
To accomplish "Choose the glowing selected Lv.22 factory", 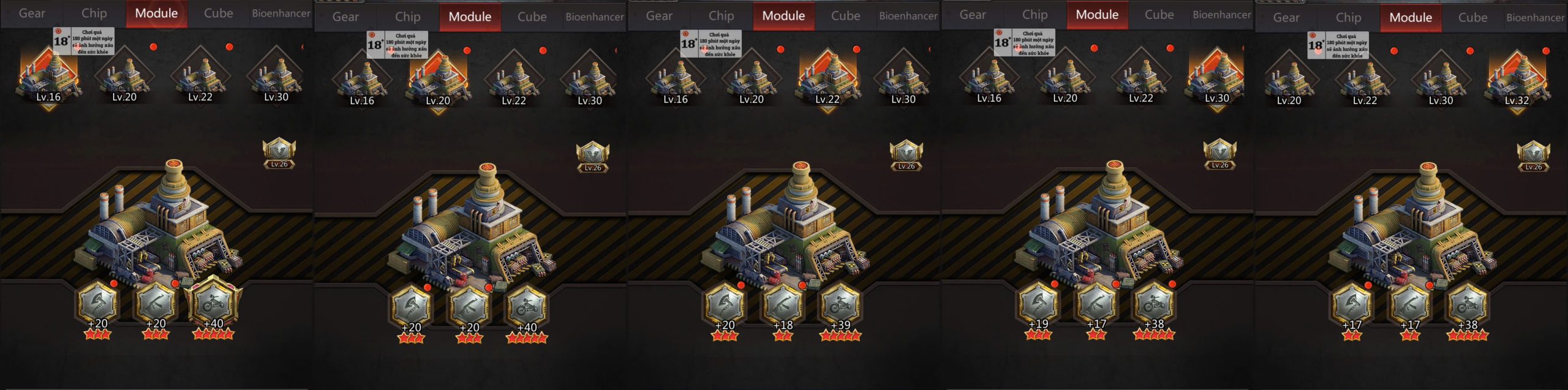I will [827, 80].
